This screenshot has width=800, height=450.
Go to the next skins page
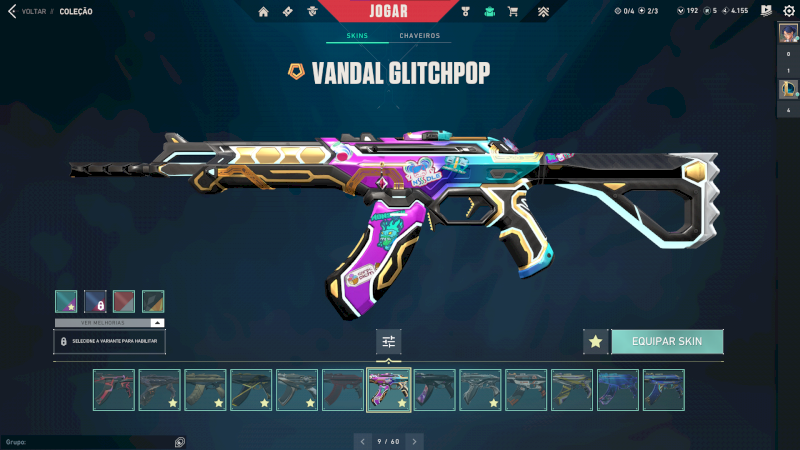tap(415, 441)
